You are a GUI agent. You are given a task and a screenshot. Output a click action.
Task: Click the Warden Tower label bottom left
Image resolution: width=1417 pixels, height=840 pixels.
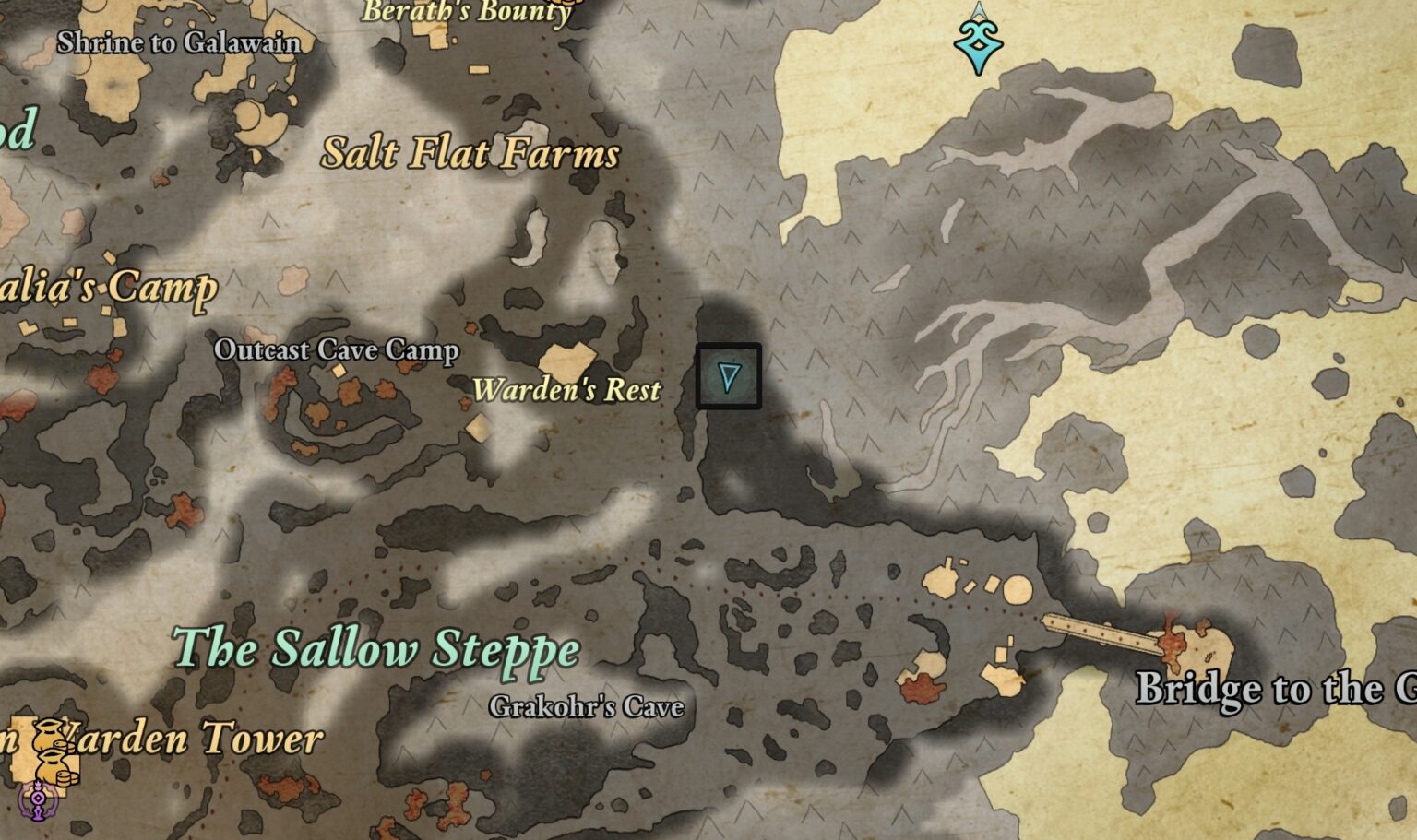point(185,738)
